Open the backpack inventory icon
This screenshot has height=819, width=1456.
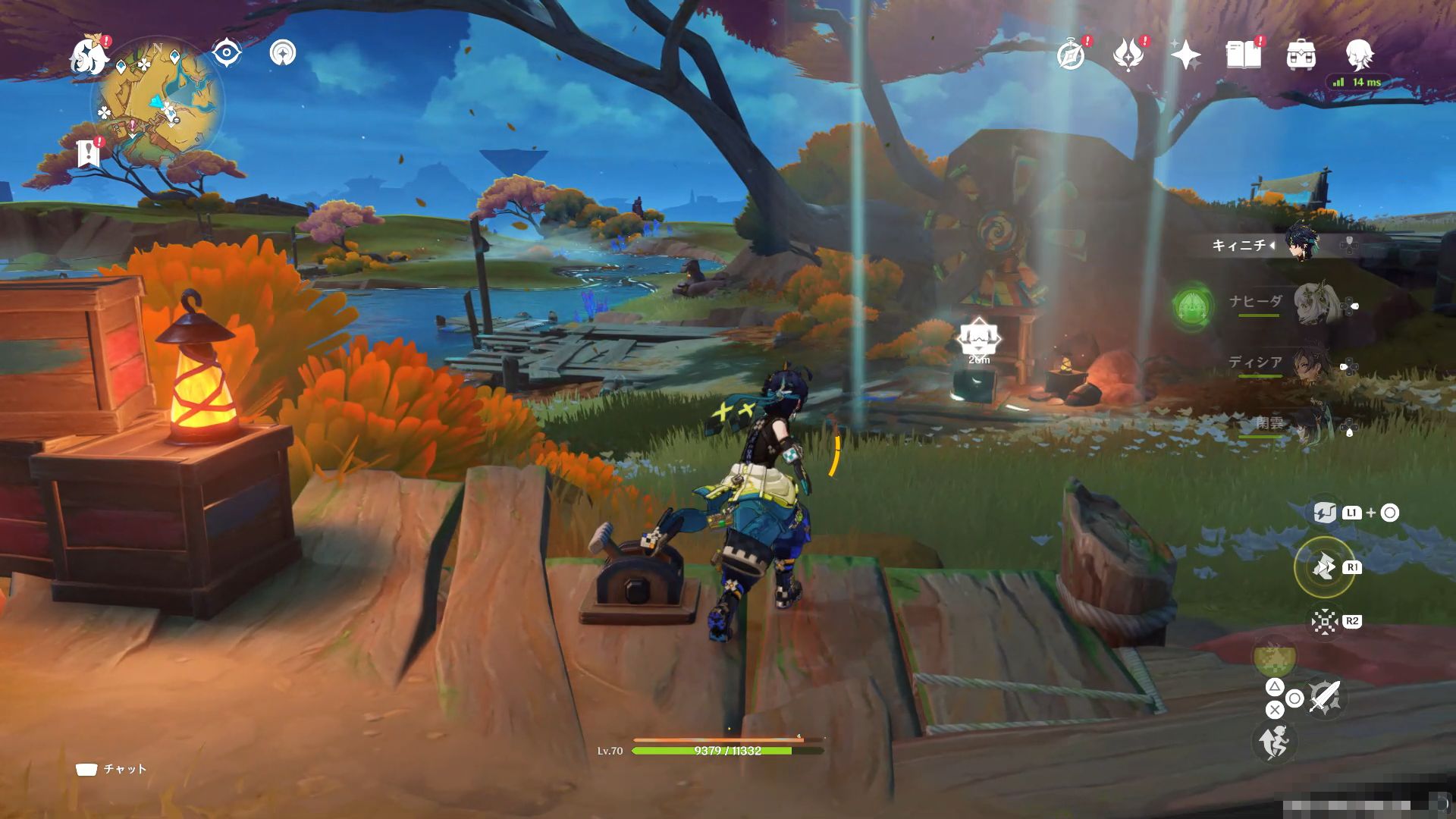point(1301,55)
